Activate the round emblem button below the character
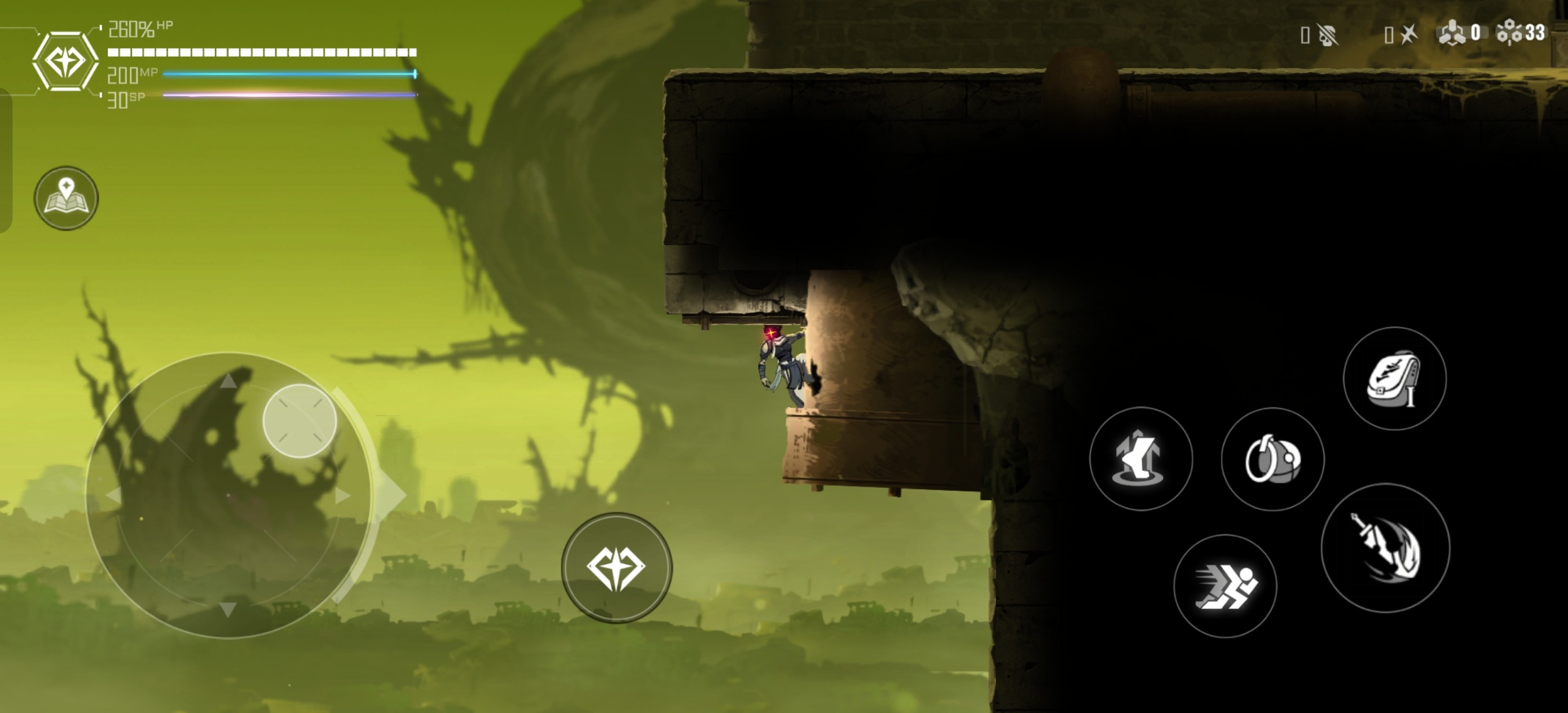 tap(616, 567)
